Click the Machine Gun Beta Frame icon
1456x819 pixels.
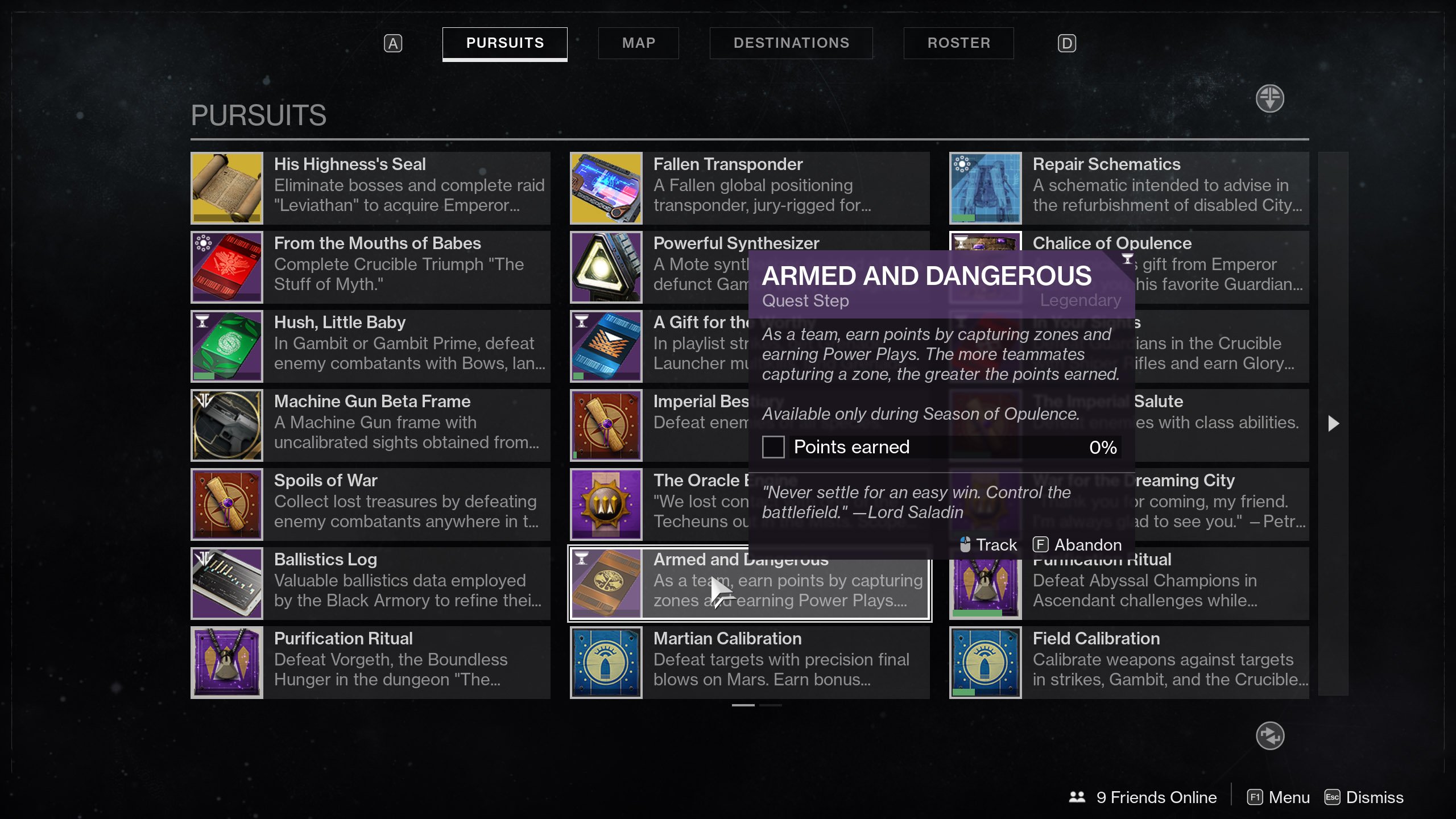(x=226, y=425)
